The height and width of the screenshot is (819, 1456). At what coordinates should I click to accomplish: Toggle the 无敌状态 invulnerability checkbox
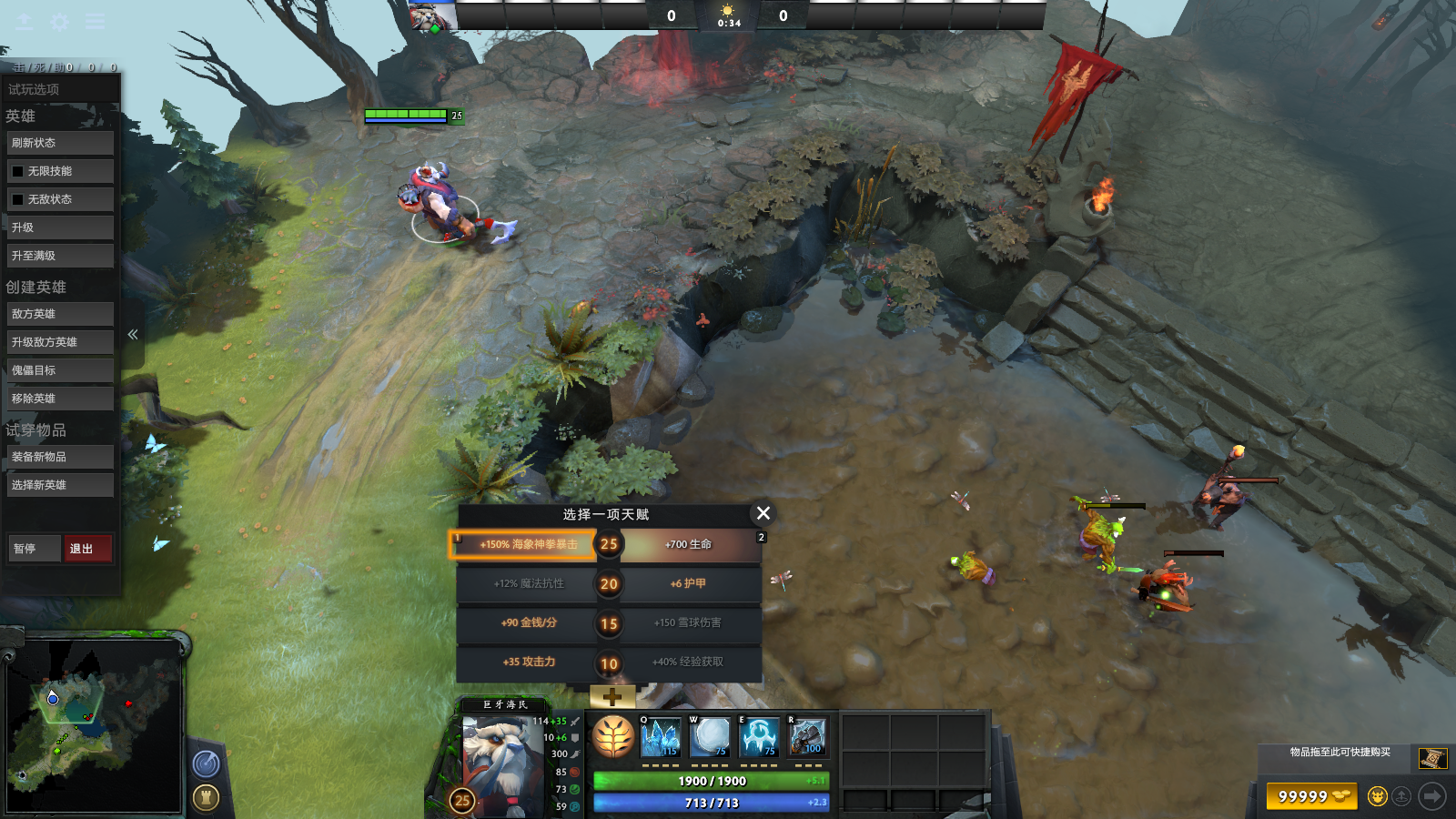(18, 199)
